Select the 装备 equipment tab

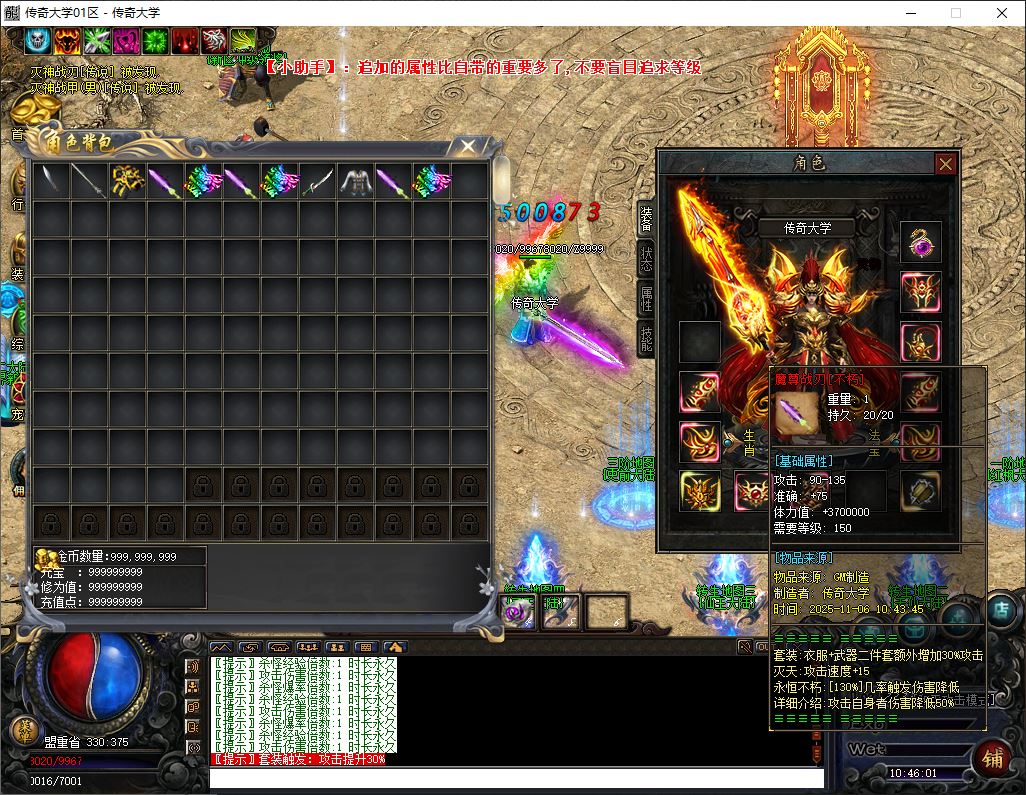click(646, 217)
